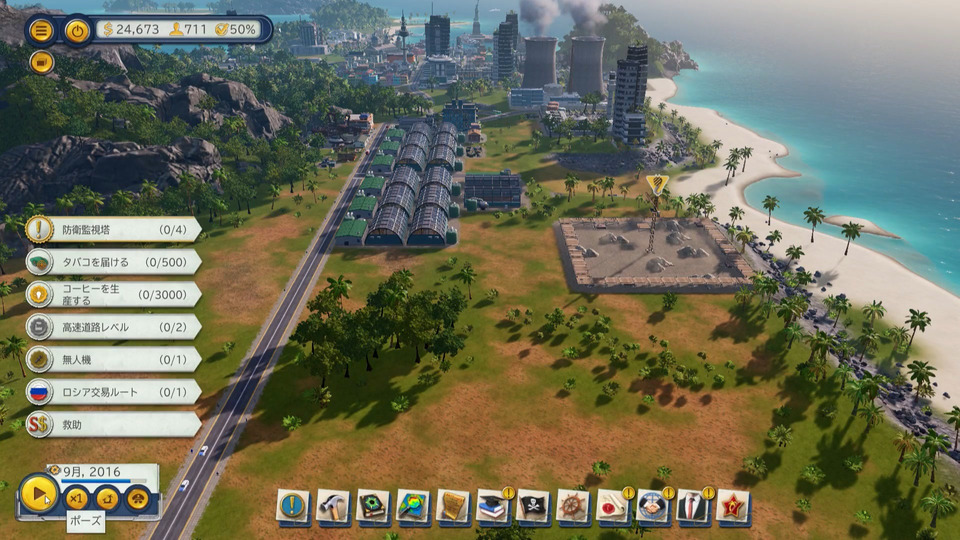Screen dimensions: 960x540
Task: Open the colorful map overlays icon
Action: point(413,506)
